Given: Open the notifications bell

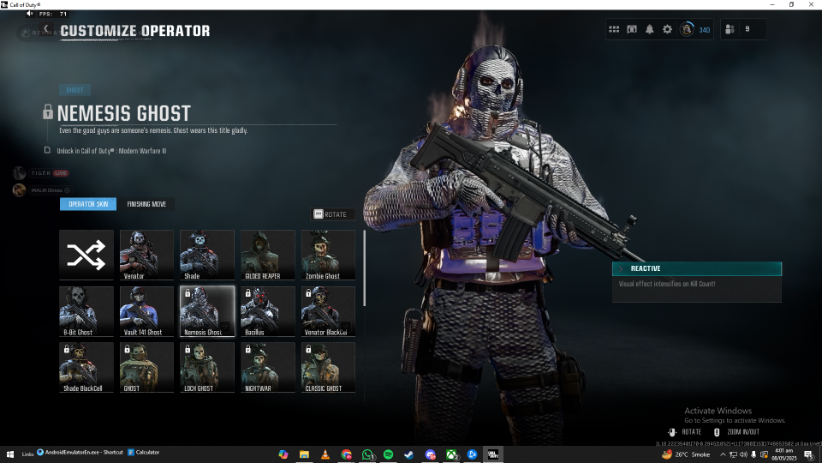Looking at the screenshot, I should pos(649,30).
